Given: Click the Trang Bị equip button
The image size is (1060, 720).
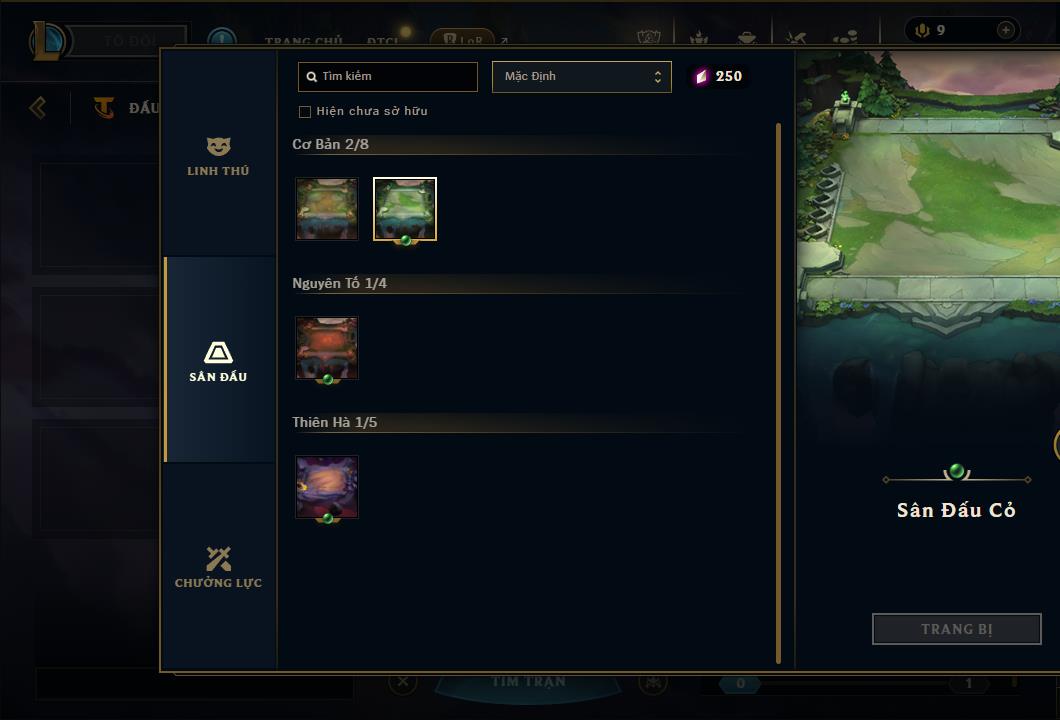Looking at the screenshot, I should [x=956, y=629].
